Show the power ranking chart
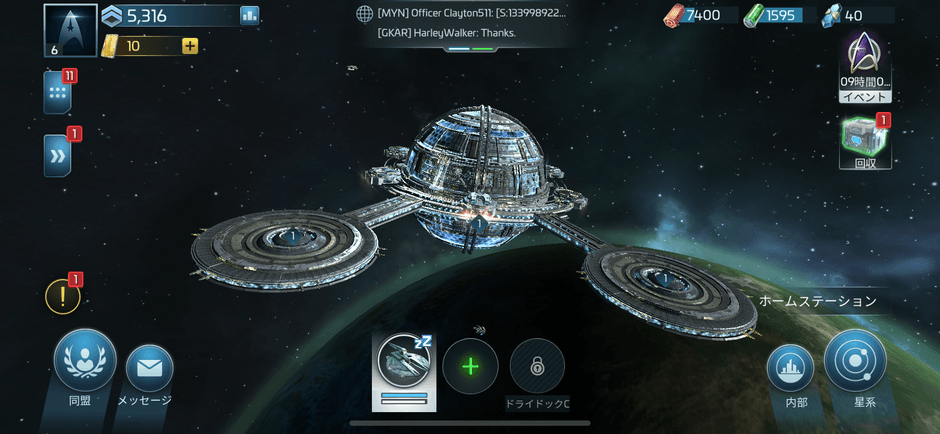Viewport: 940px width, 434px height. click(x=249, y=15)
